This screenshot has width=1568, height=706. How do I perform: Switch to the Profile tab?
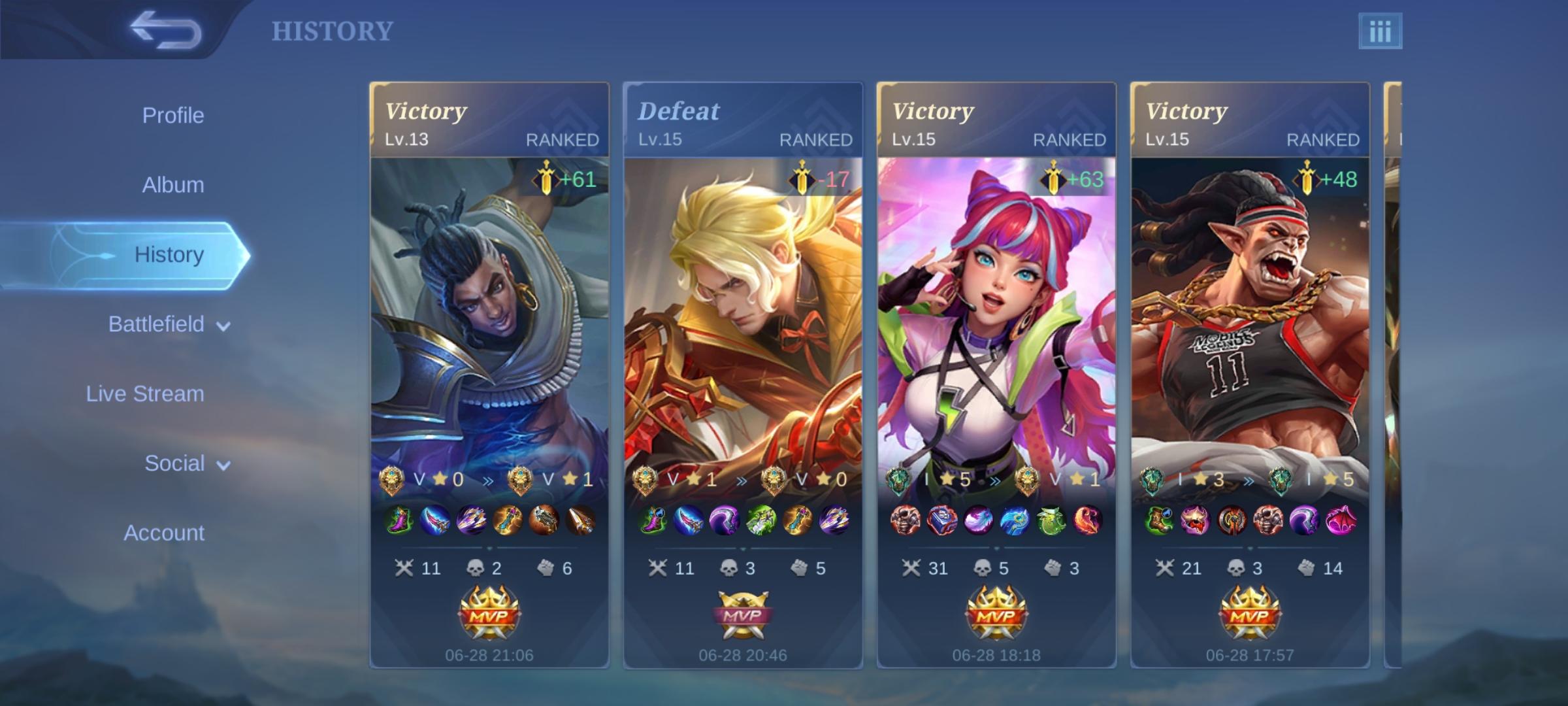point(172,114)
